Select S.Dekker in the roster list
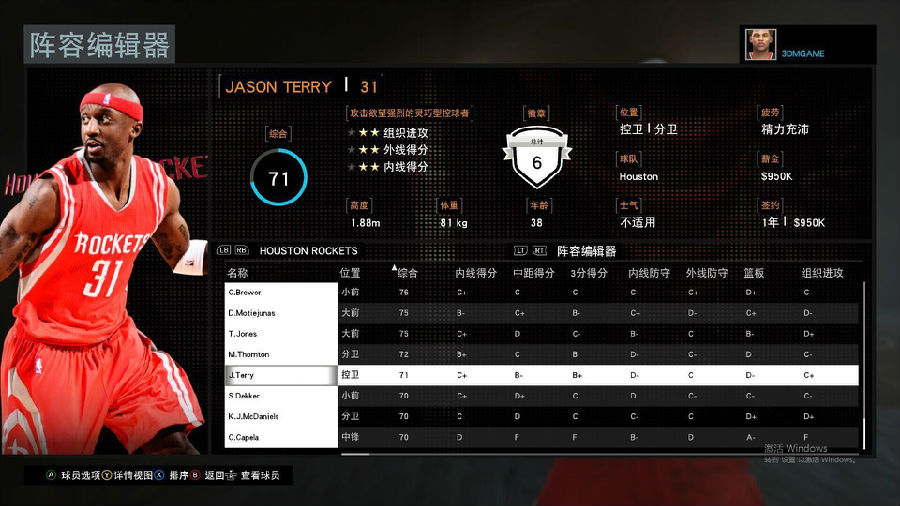Image resolution: width=900 pixels, height=506 pixels. click(x=281, y=396)
